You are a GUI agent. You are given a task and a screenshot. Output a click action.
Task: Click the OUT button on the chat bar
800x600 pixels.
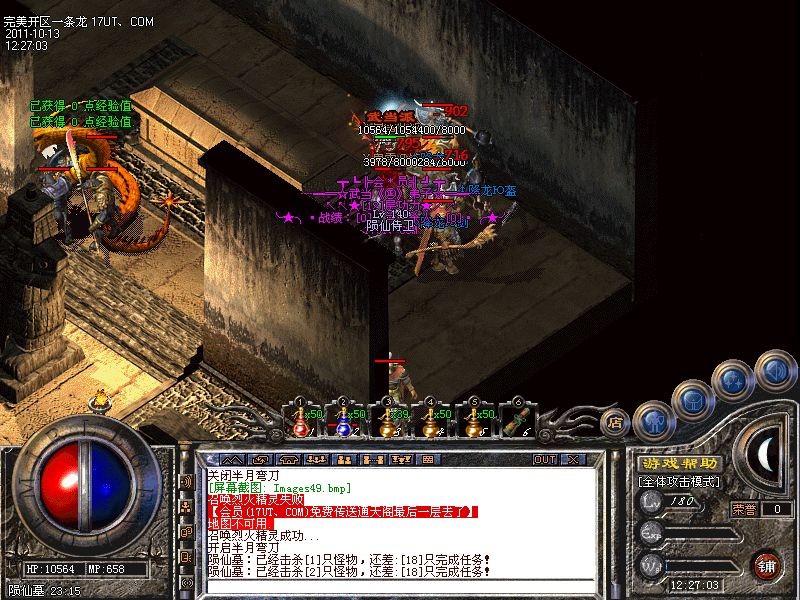pyautogui.click(x=545, y=460)
